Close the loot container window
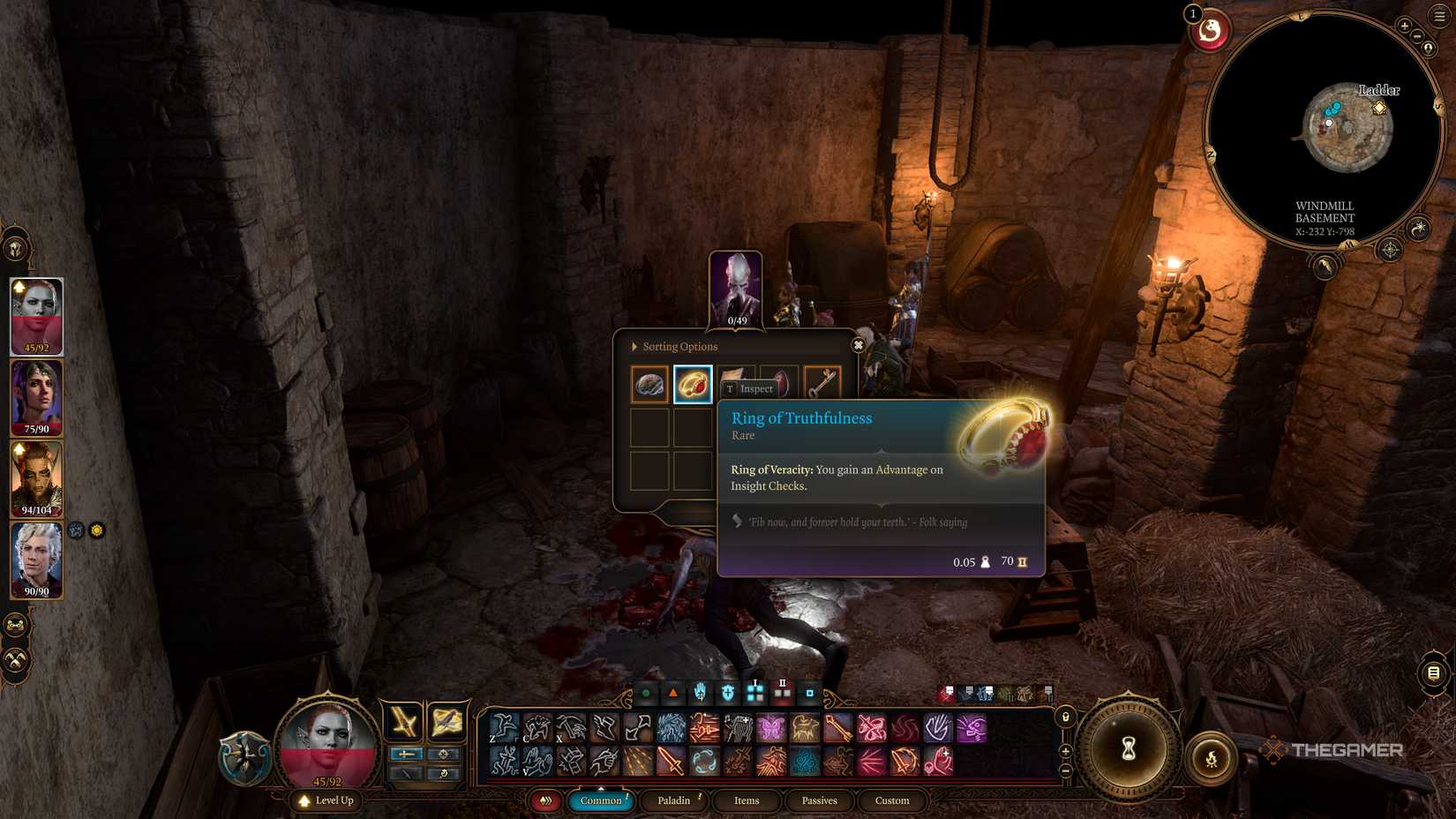The width and height of the screenshot is (1456, 819). (x=858, y=345)
